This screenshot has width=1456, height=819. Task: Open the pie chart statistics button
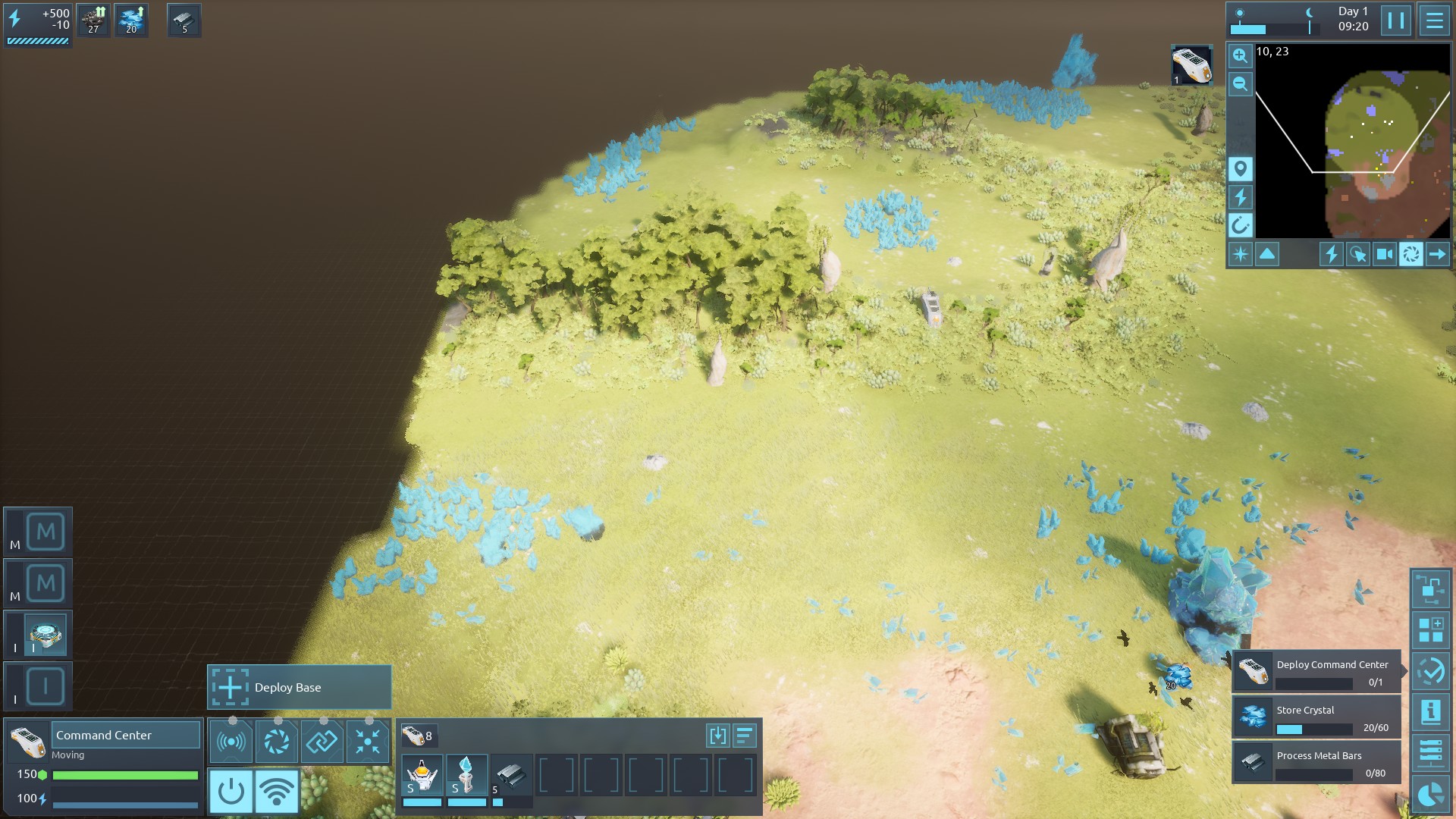[x=1430, y=795]
